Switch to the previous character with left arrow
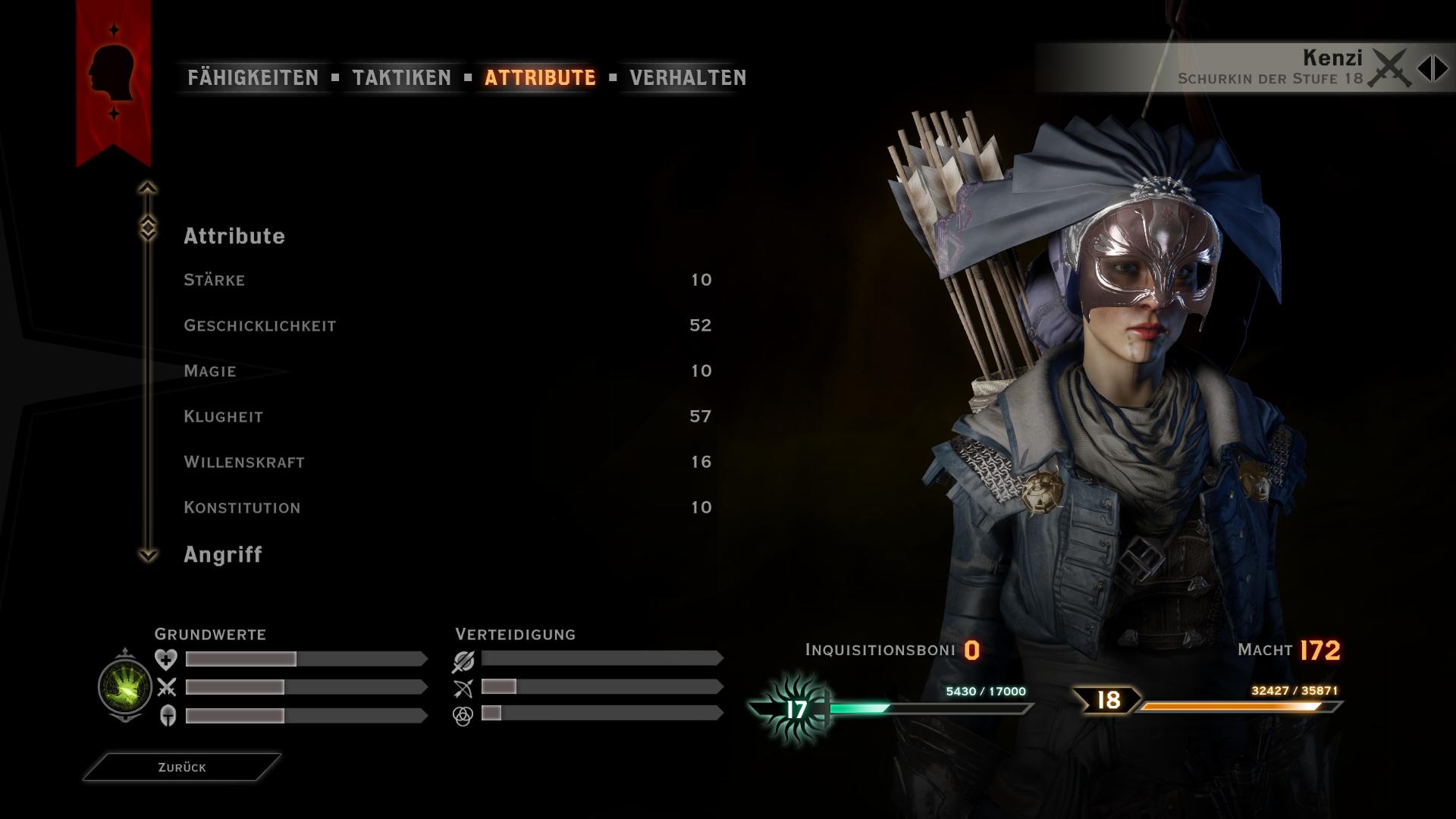This screenshot has height=819, width=1456. click(x=1423, y=68)
